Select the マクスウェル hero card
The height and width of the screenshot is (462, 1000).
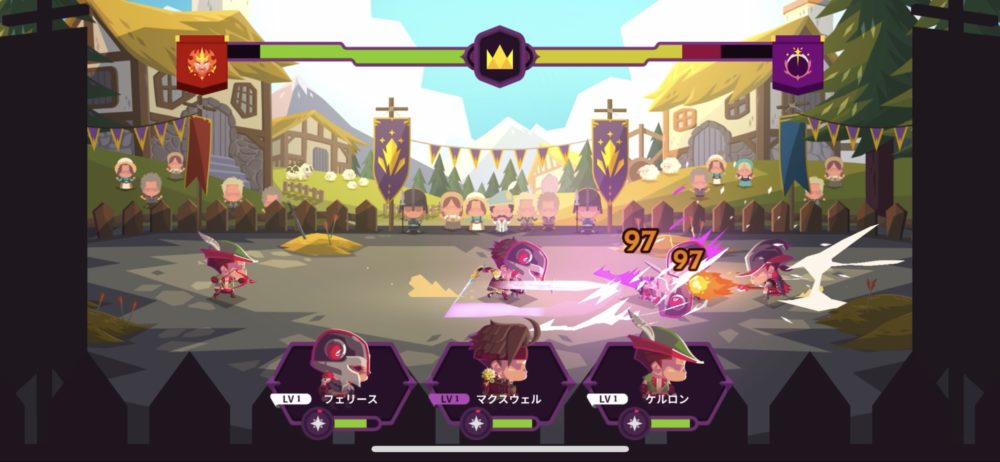pos(499,372)
